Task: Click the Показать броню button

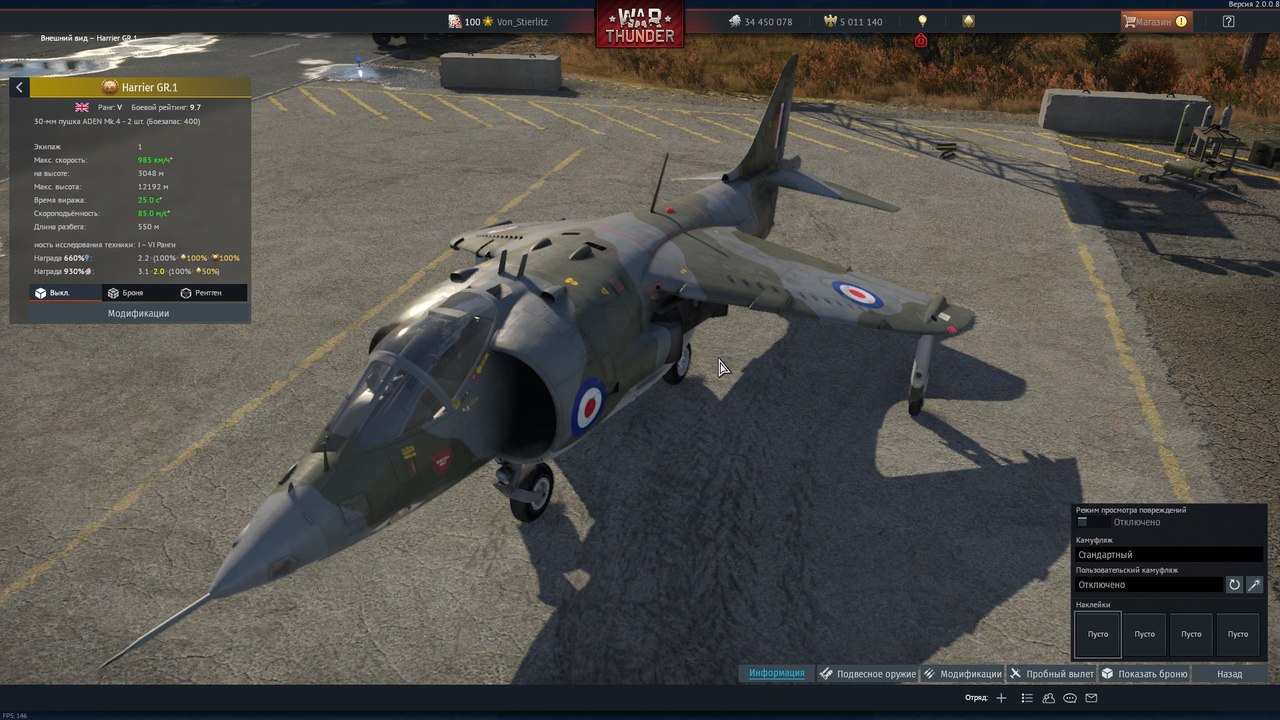Action: point(1145,674)
